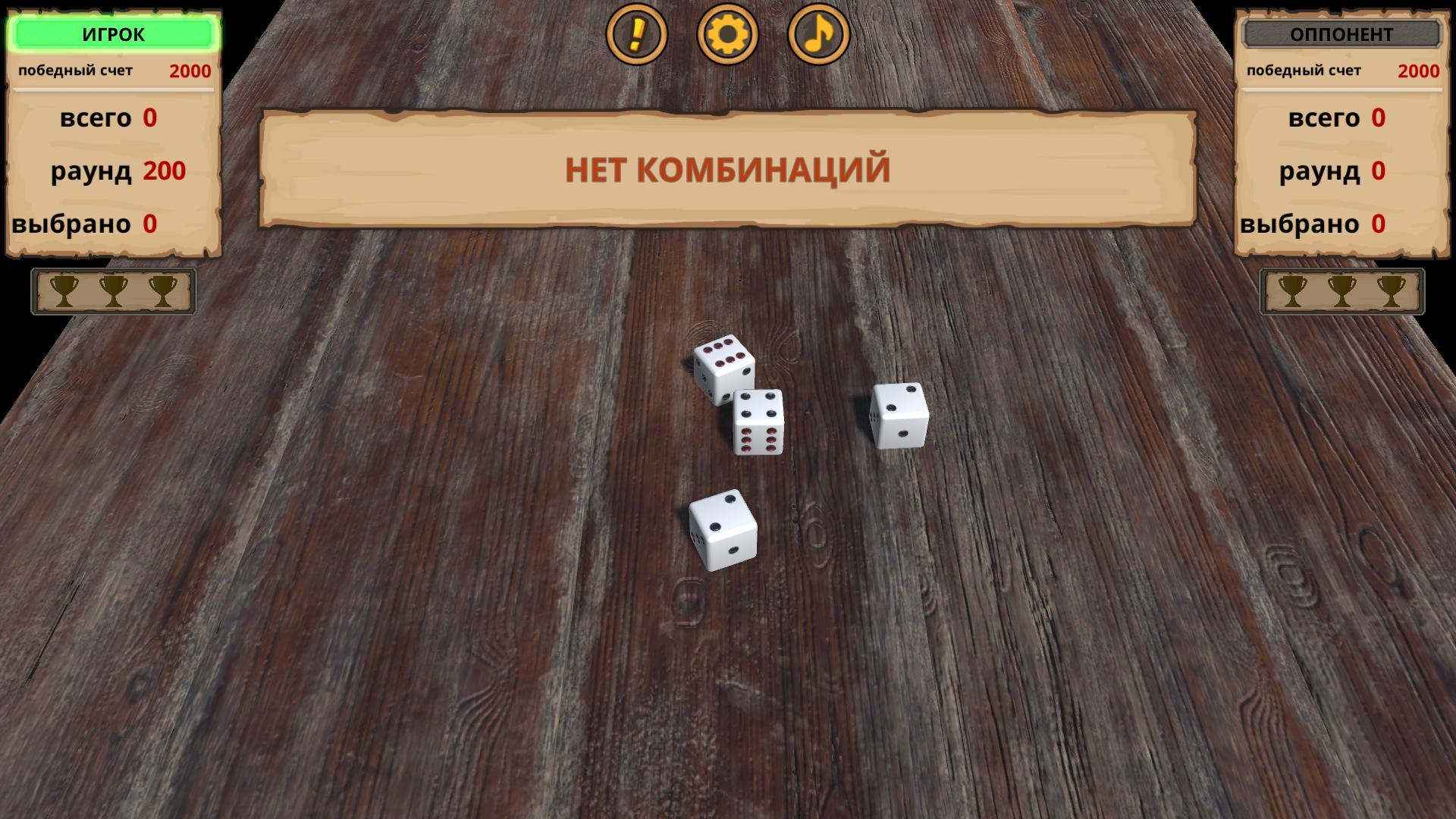
Task: Click the победный счет value 2000
Action: pyautogui.click(x=190, y=71)
